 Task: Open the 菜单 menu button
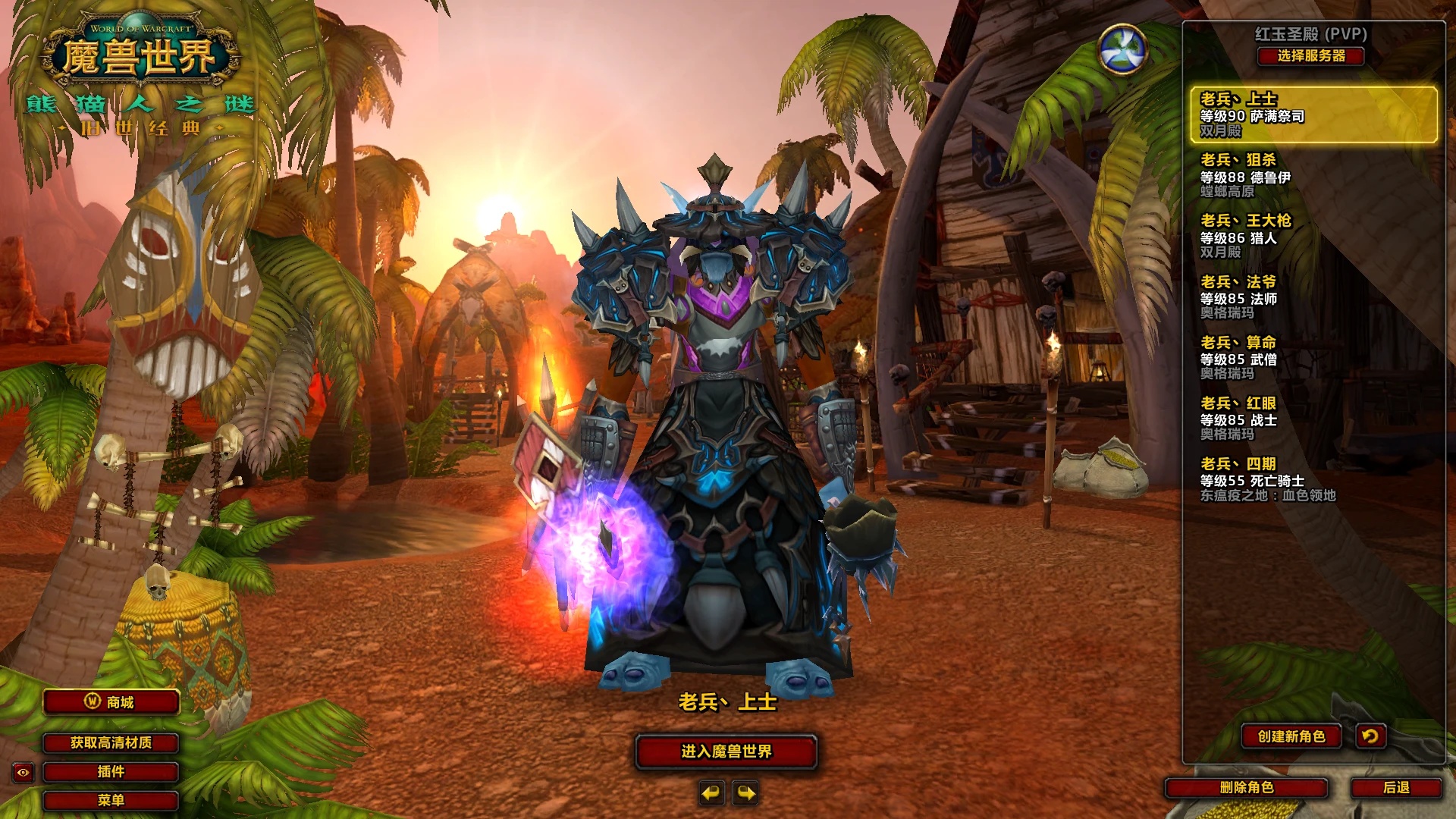(111, 800)
